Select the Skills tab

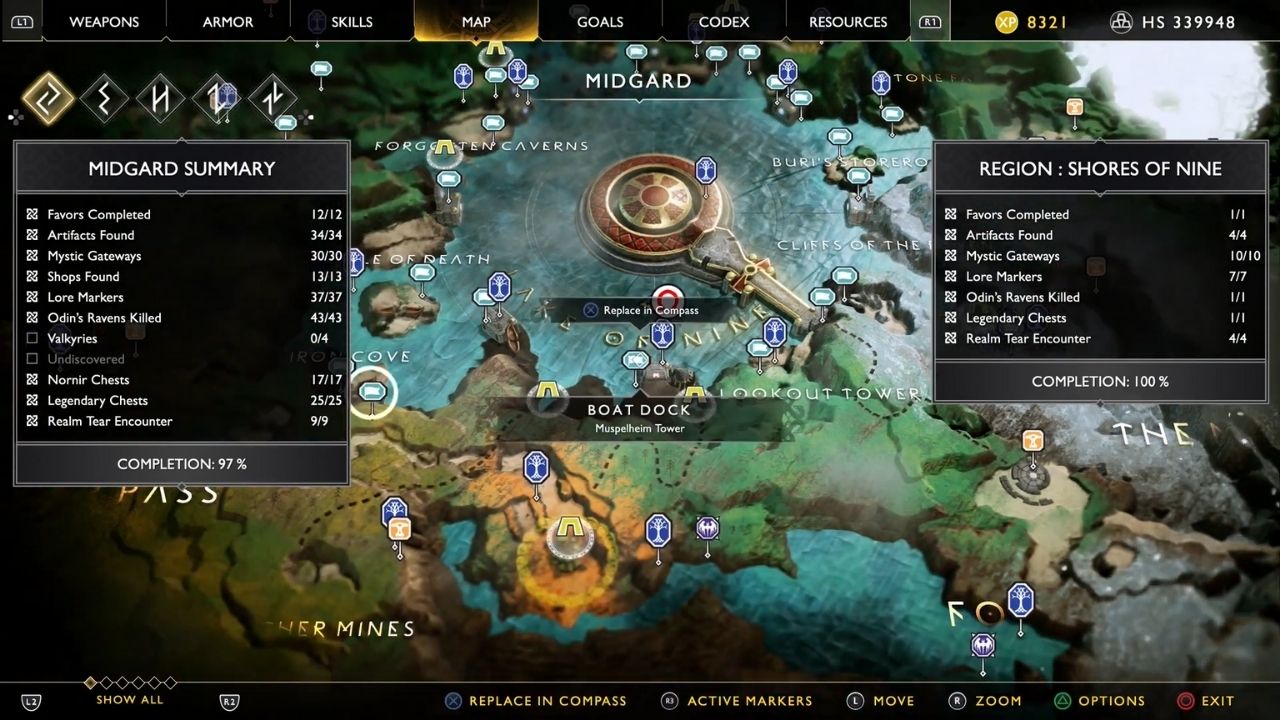pyautogui.click(x=351, y=21)
